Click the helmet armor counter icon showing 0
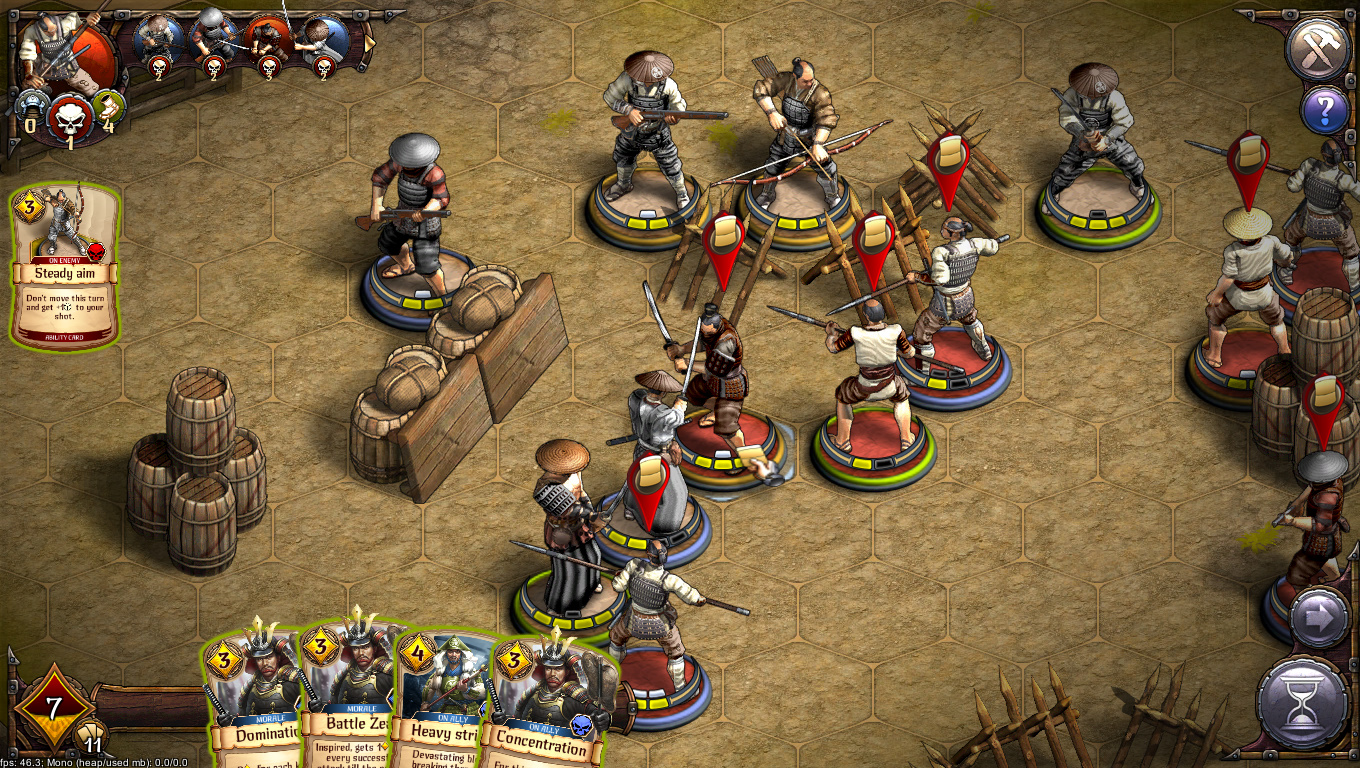This screenshot has width=1360, height=768. pos(30,108)
